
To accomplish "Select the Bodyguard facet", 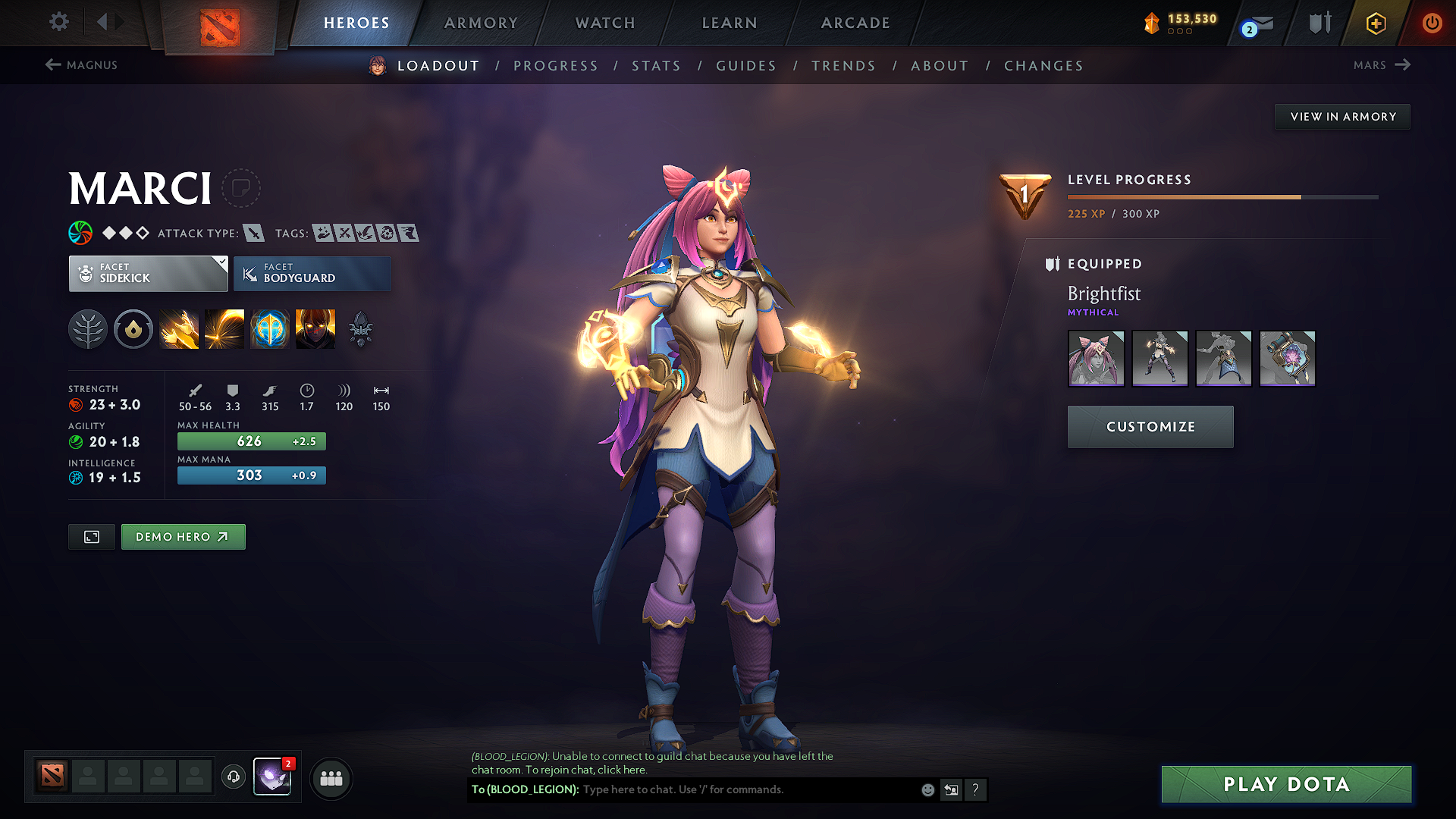I will 312,273.
